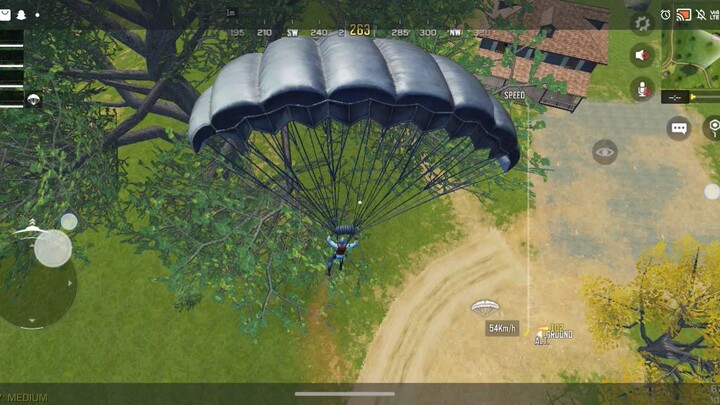
Task: Tap the cast icon in status bar
Action: (684, 14)
